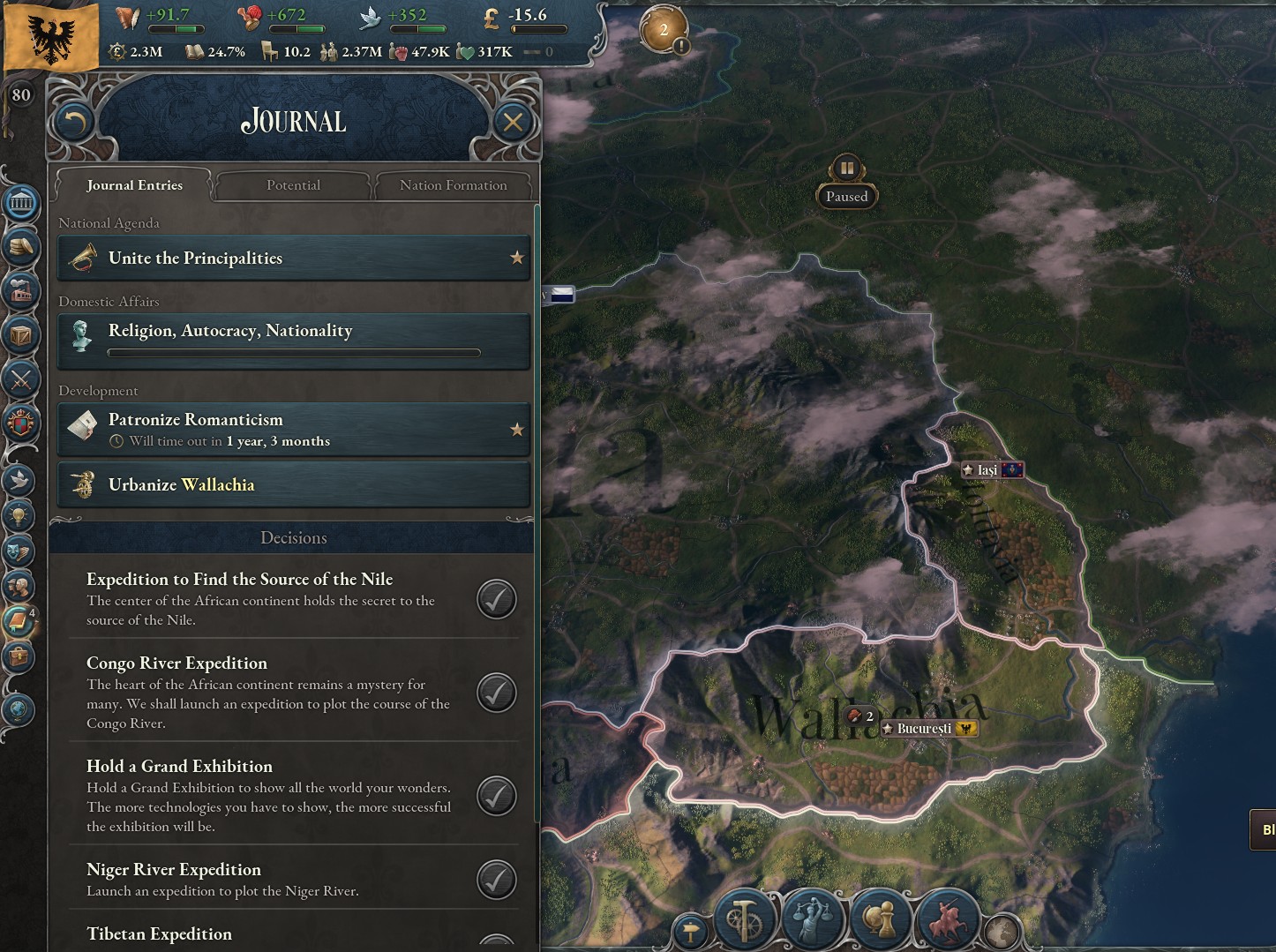Unpause the game with the pause button

(x=845, y=169)
